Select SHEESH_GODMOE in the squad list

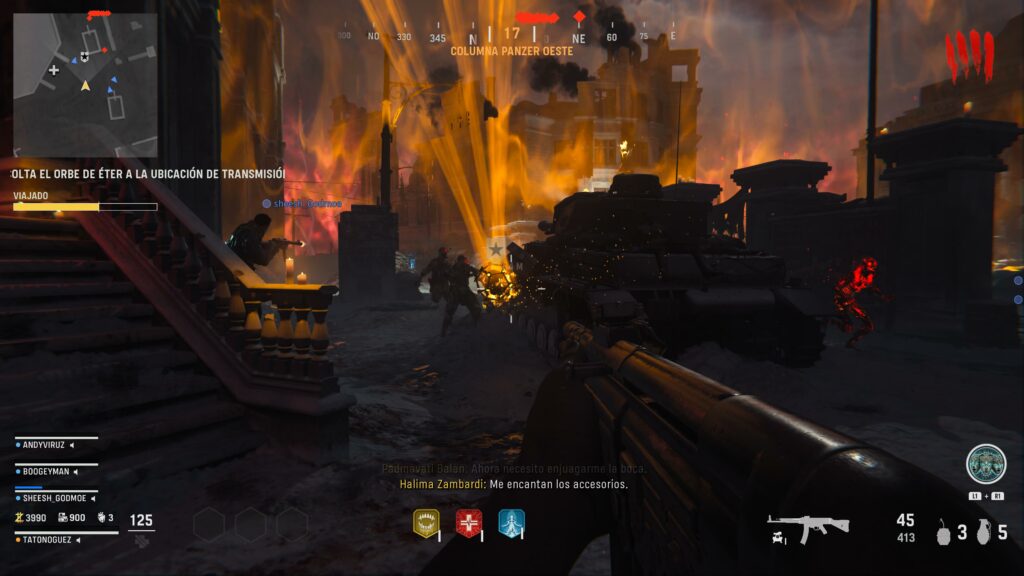[57, 496]
